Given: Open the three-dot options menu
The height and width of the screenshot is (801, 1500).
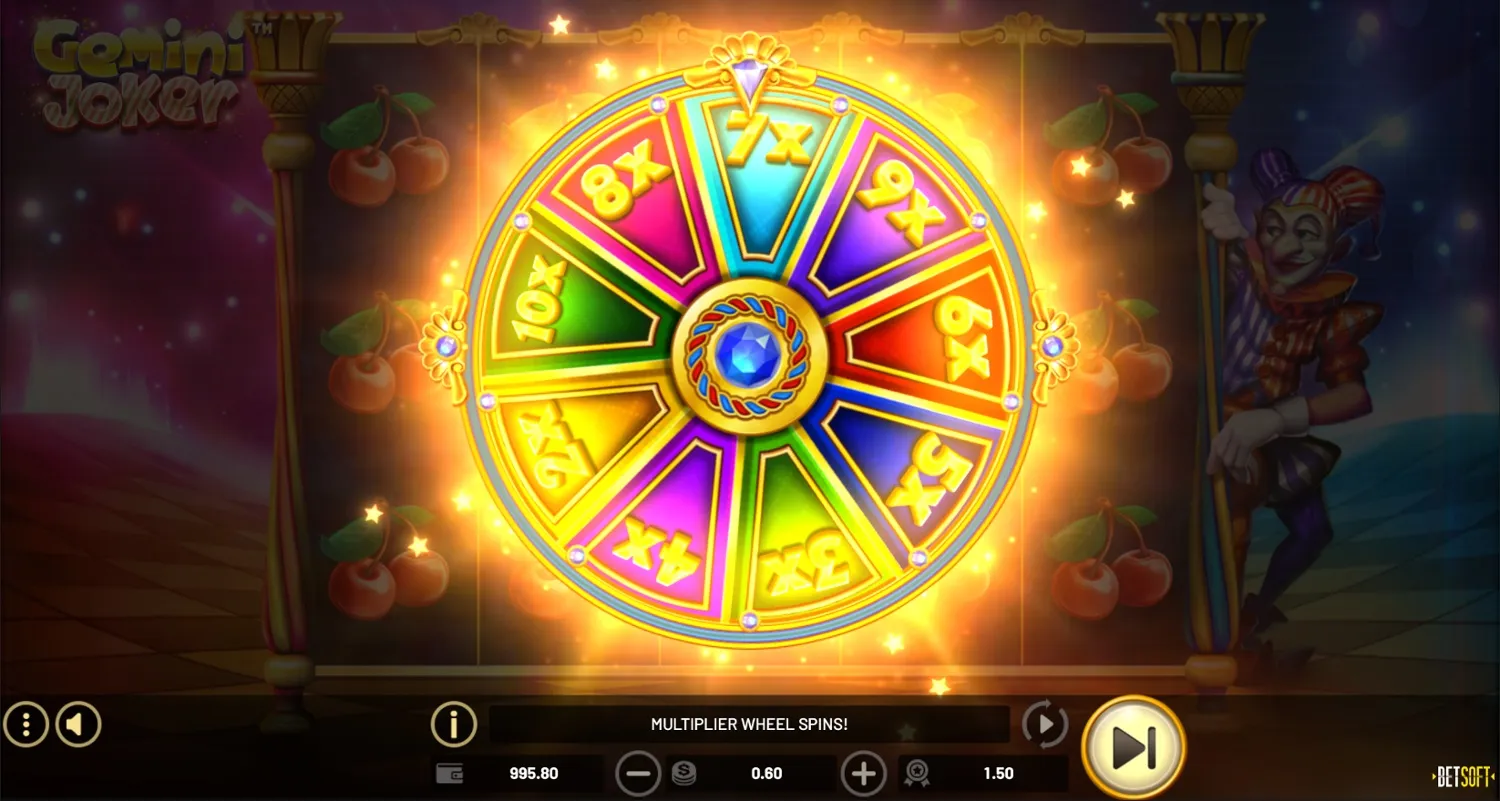Looking at the screenshot, I should (27, 724).
